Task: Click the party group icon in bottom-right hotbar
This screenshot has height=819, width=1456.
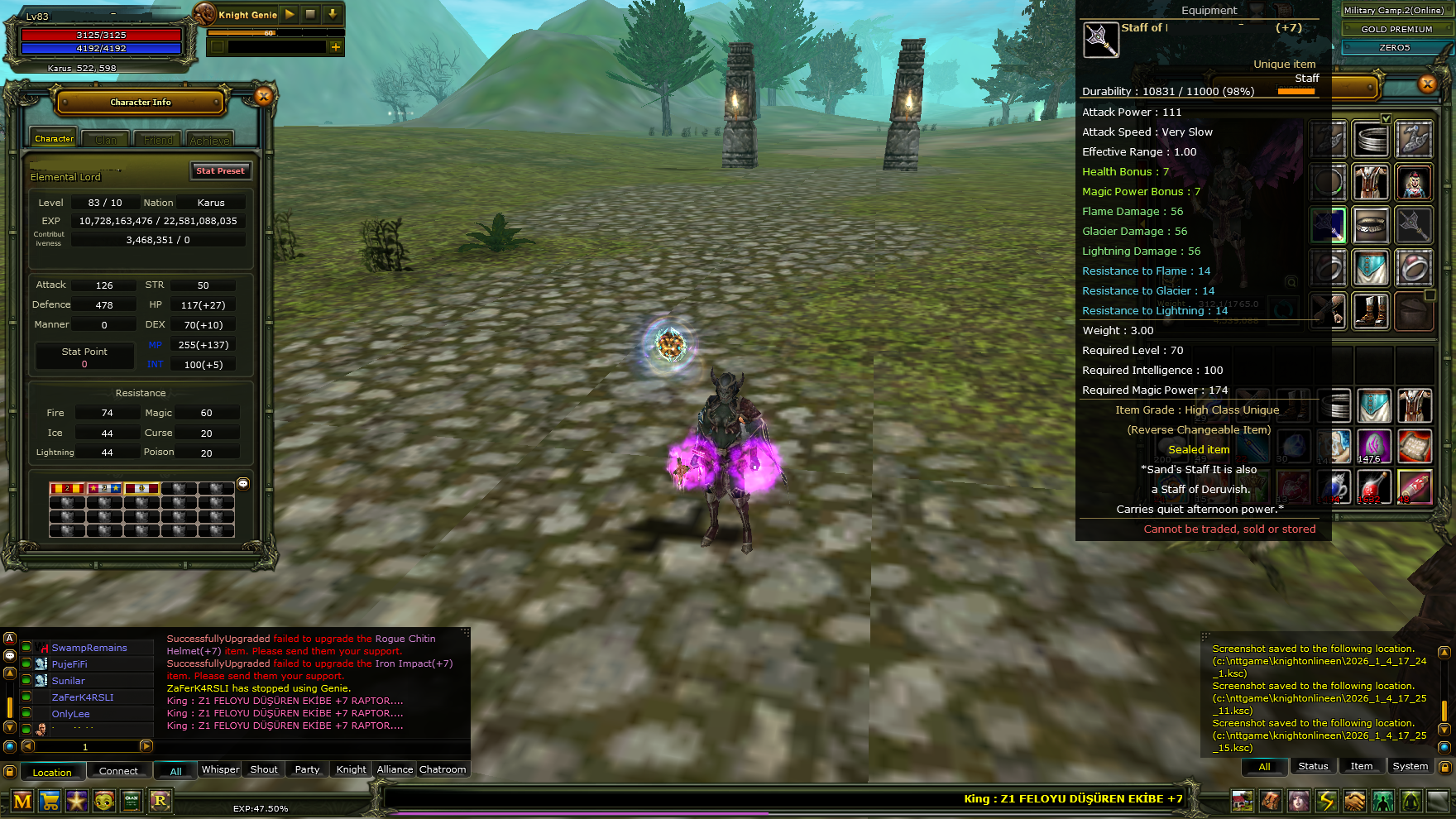Action: click(1383, 800)
